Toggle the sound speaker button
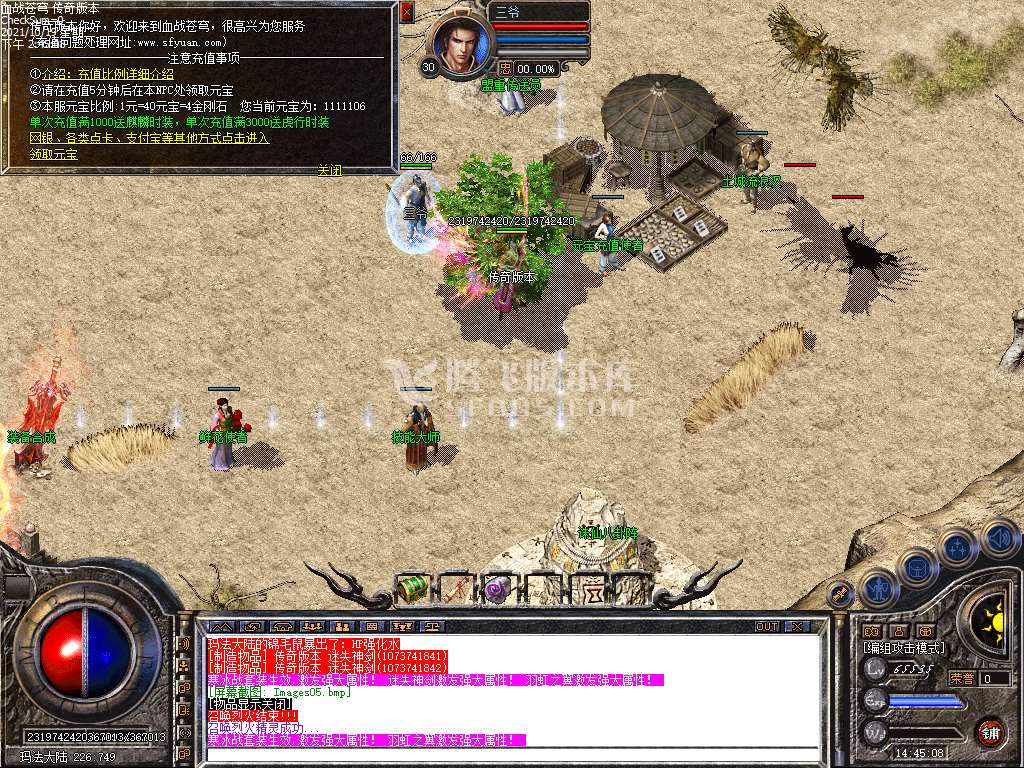Viewport: 1024px width, 768px height. [998, 538]
